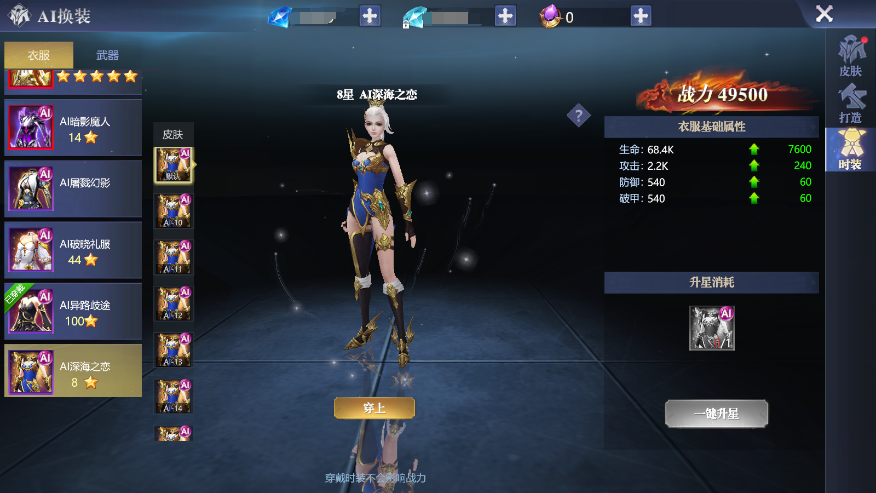Switch to the 衣服 clothes tab
876x493 pixels.
point(39,55)
